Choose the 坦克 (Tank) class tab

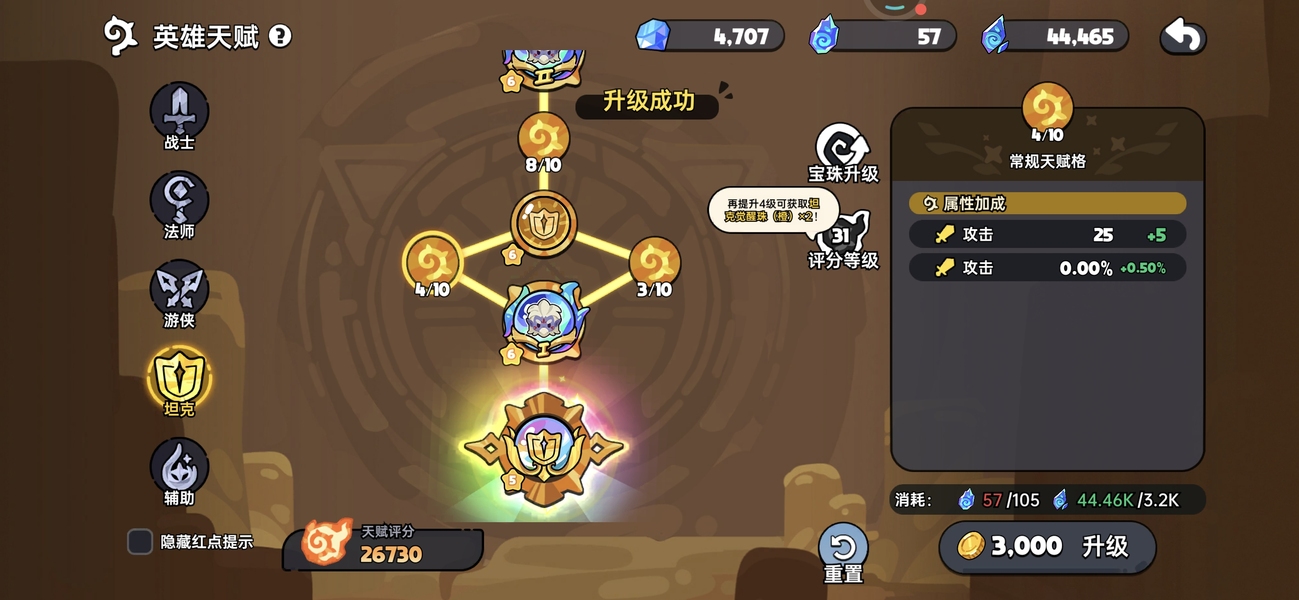tap(179, 379)
